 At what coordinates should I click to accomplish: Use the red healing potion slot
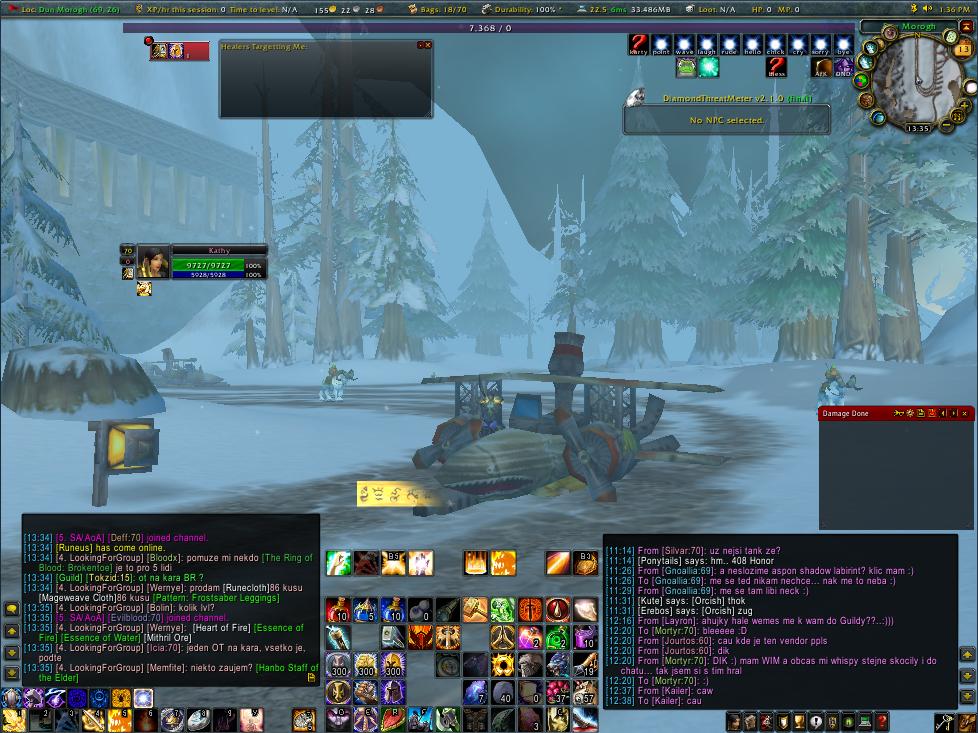pyautogui.click(x=339, y=610)
